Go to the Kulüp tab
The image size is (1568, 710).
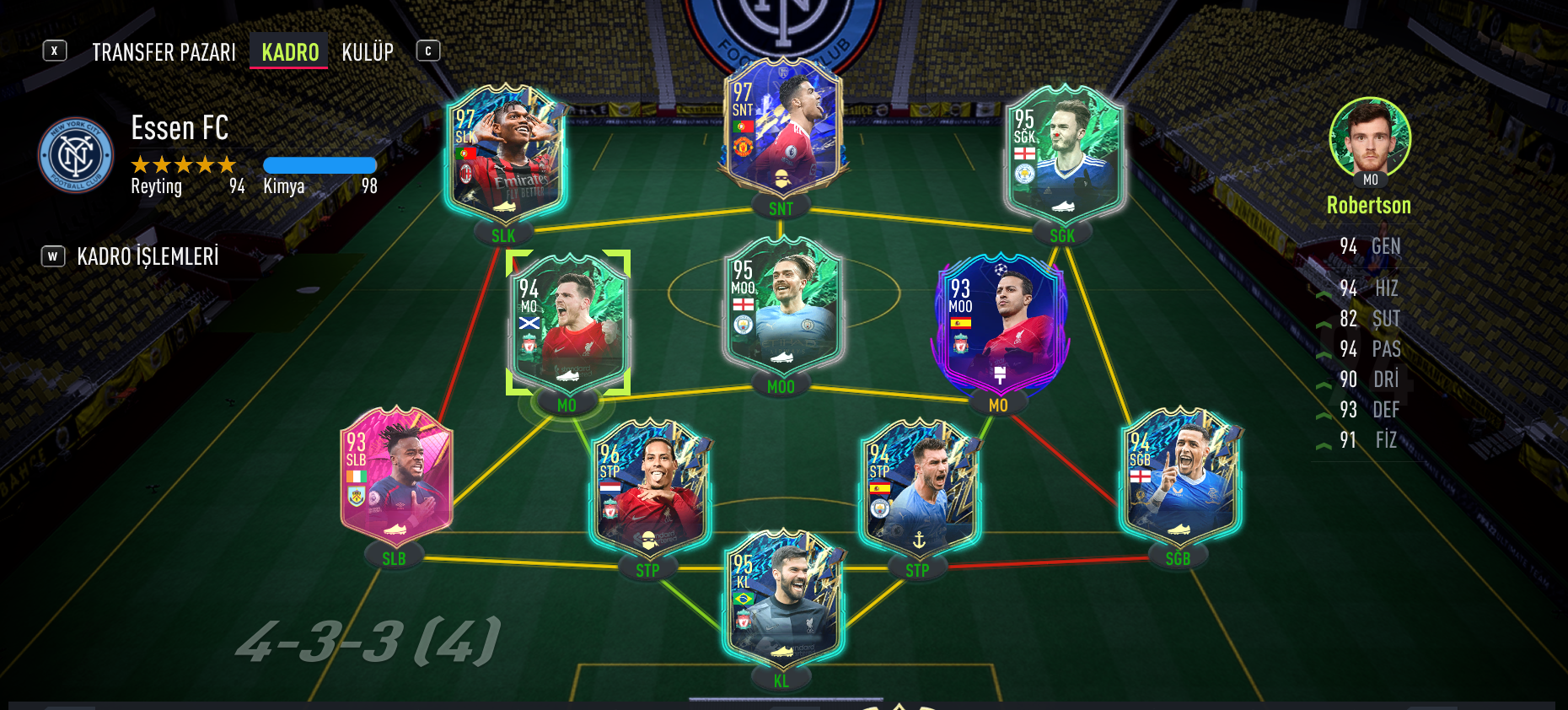pos(368,52)
